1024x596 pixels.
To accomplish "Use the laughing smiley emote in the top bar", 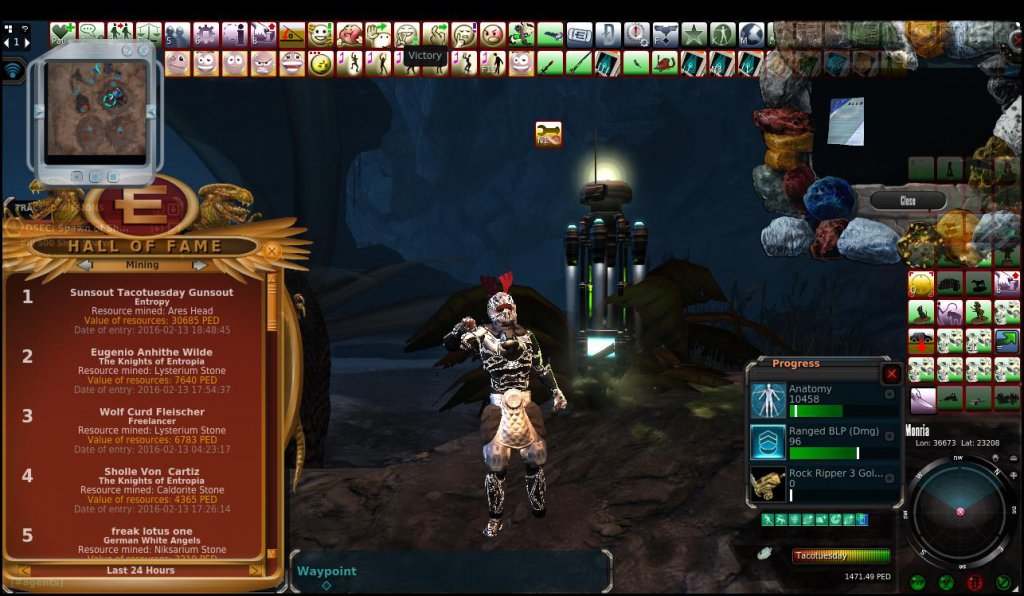I will pyautogui.click(x=321, y=35).
